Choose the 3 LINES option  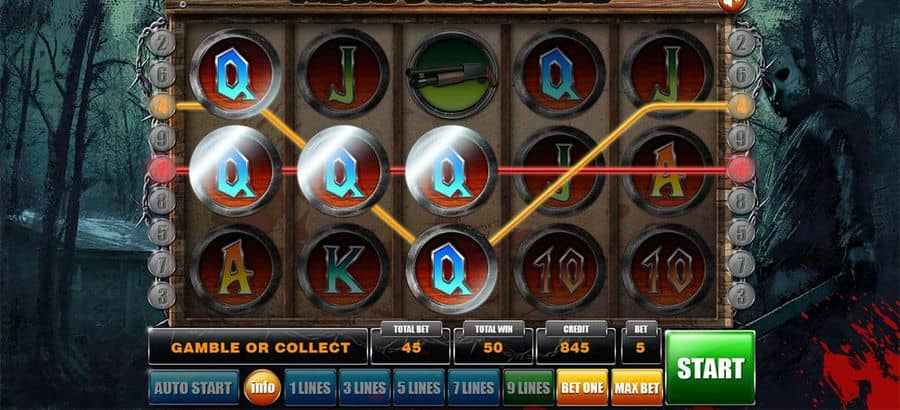(x=364, y=387)
